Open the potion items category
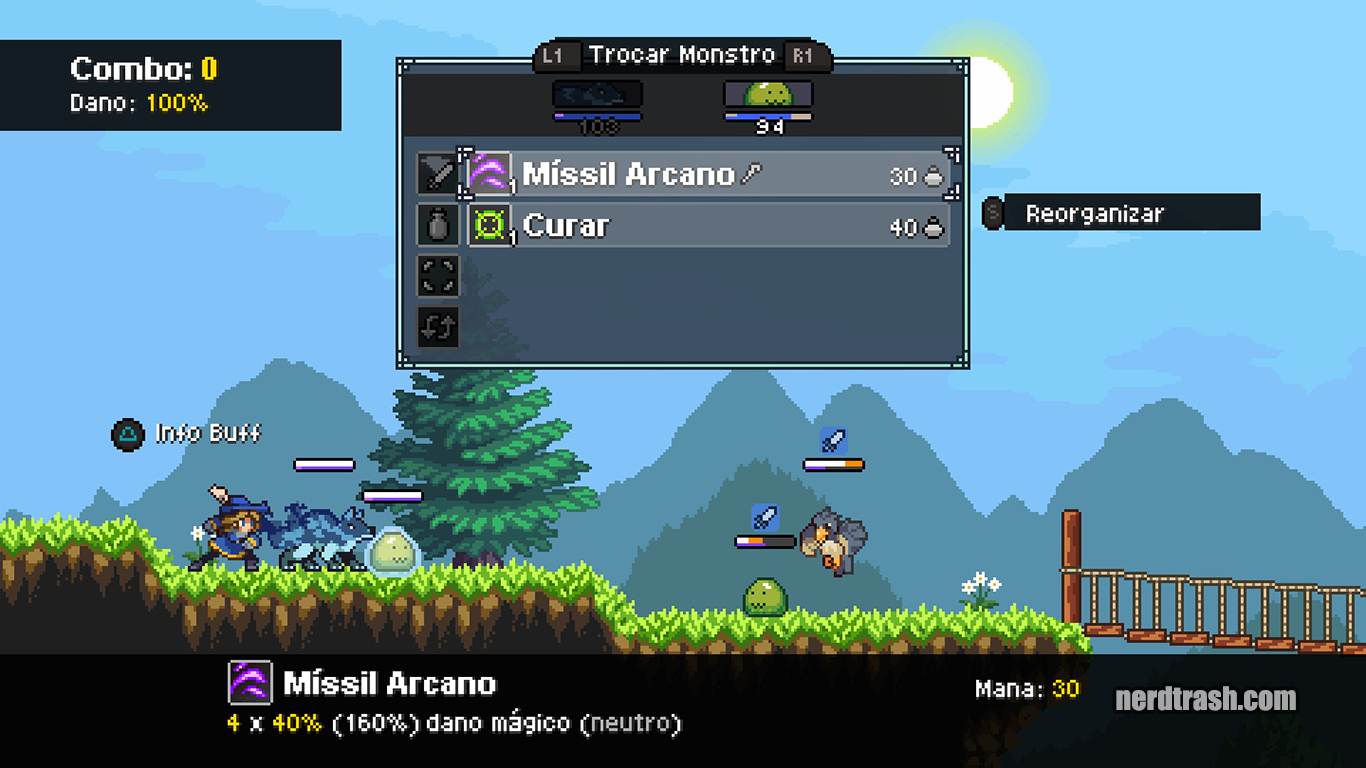The image size is (1366, 768). tap(438, 226)
